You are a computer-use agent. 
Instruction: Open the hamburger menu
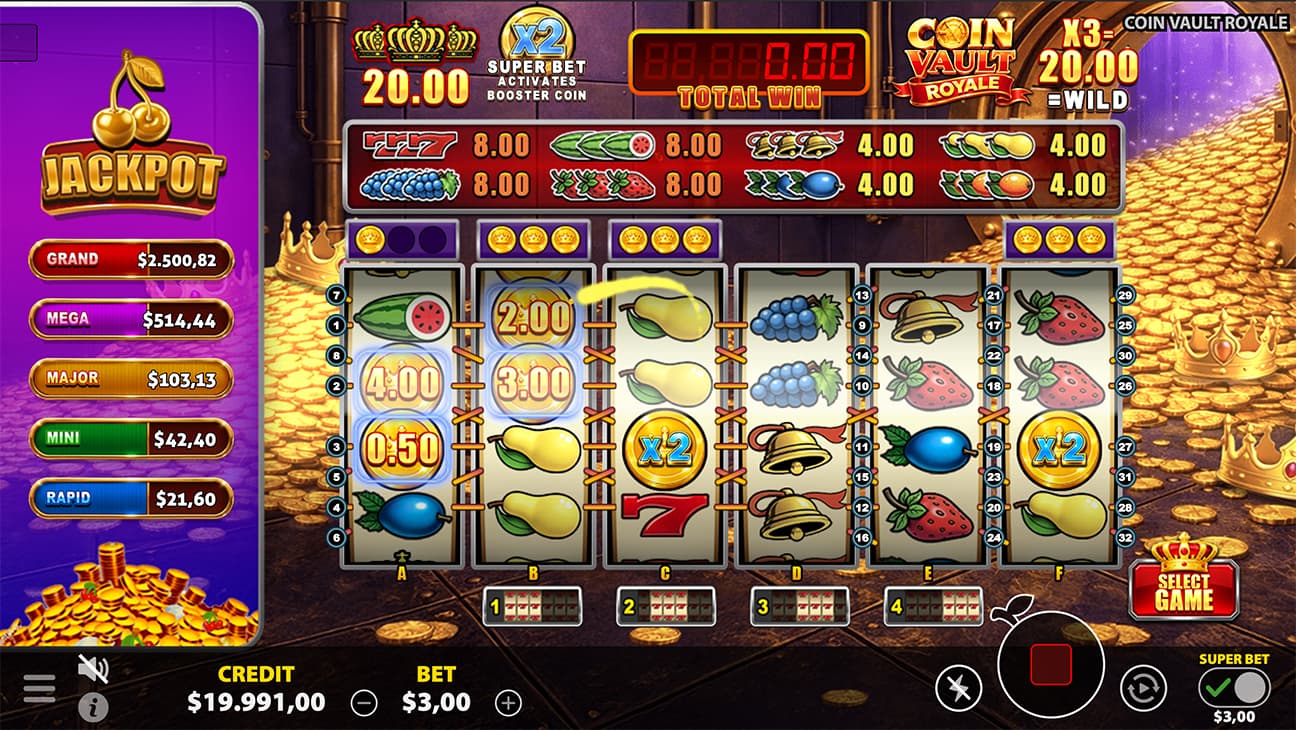[x=39, y=688]
